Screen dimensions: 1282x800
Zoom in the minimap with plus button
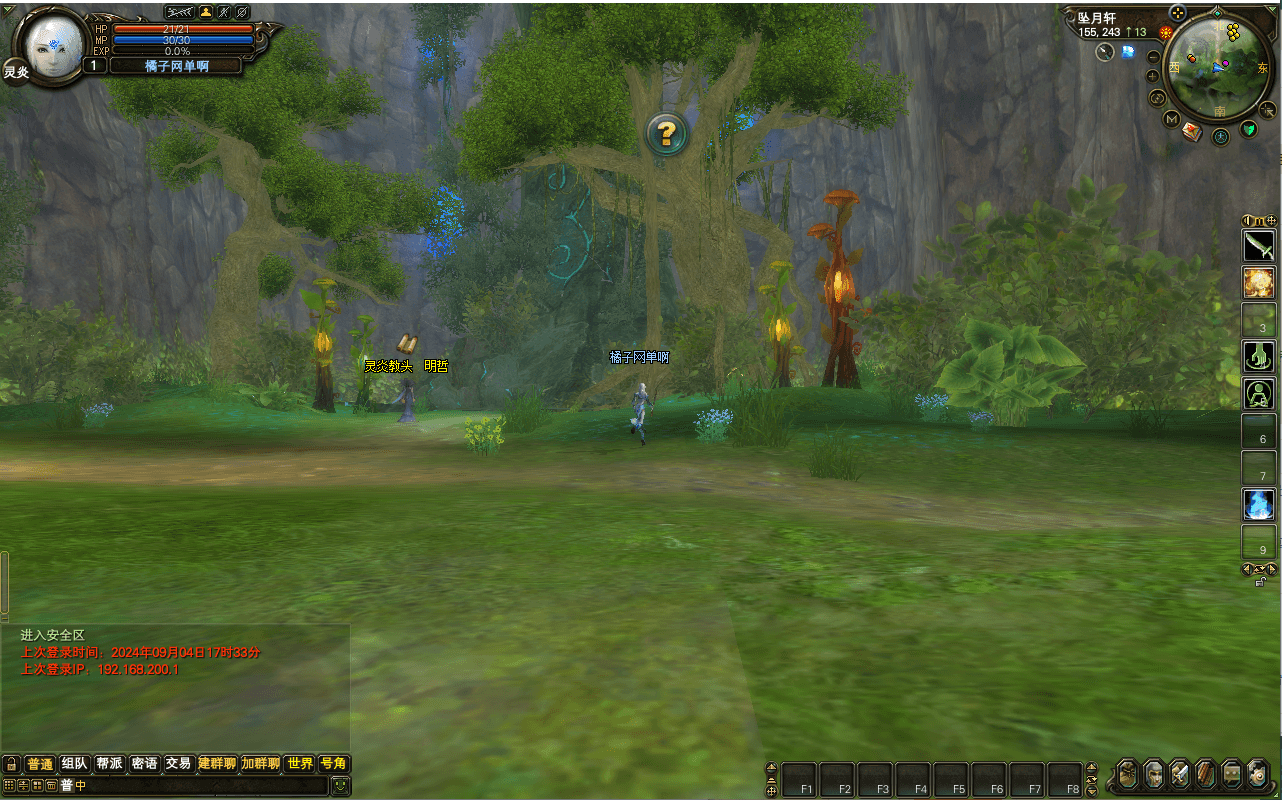[1153, 76]
